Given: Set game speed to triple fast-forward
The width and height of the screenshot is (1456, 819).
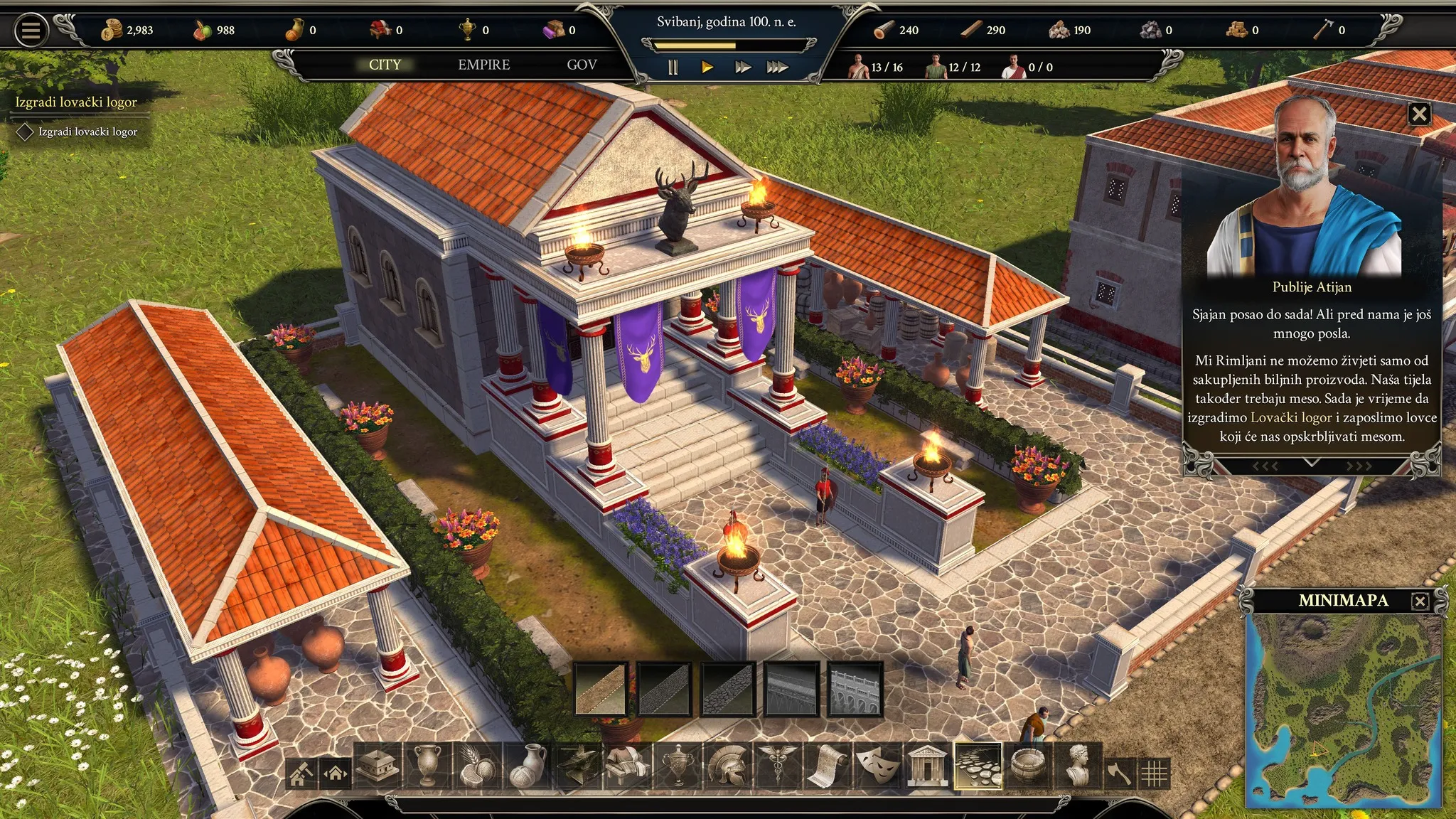Looking at the screenshot, I should click(x=777, y=68).
